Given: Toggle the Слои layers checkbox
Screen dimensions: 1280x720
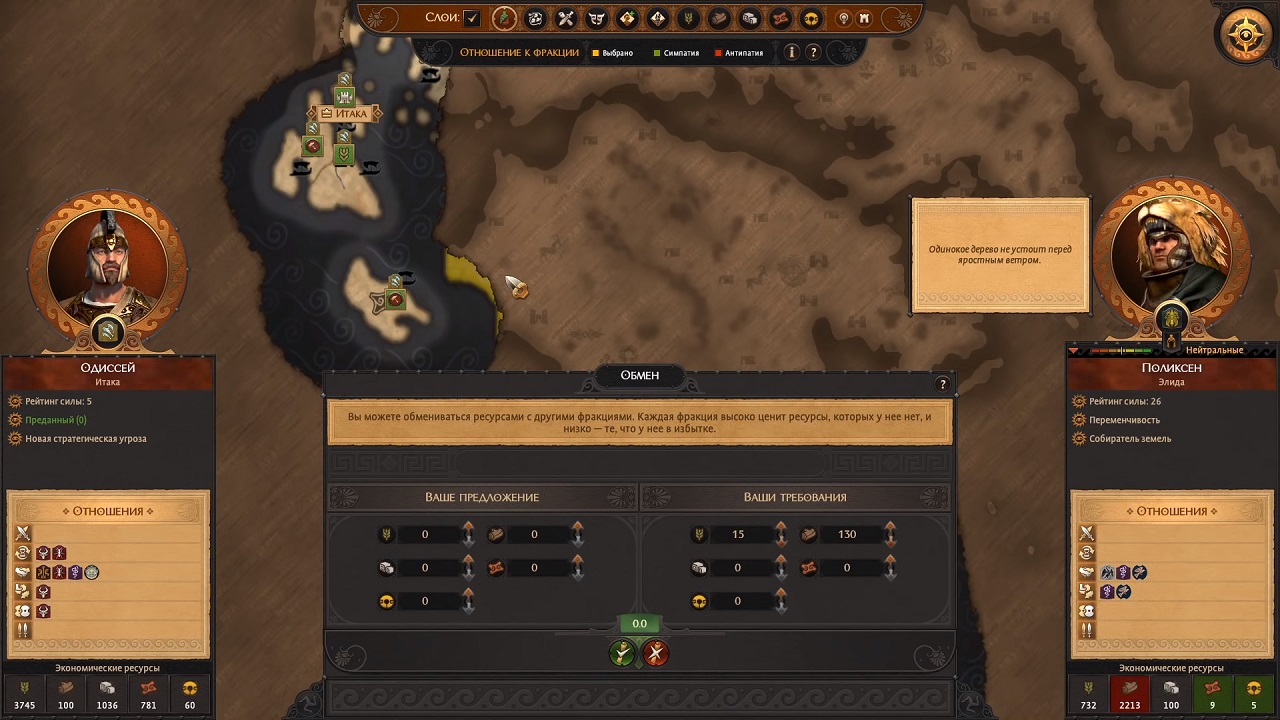Looking at the screenshot, I should (472, 18).
